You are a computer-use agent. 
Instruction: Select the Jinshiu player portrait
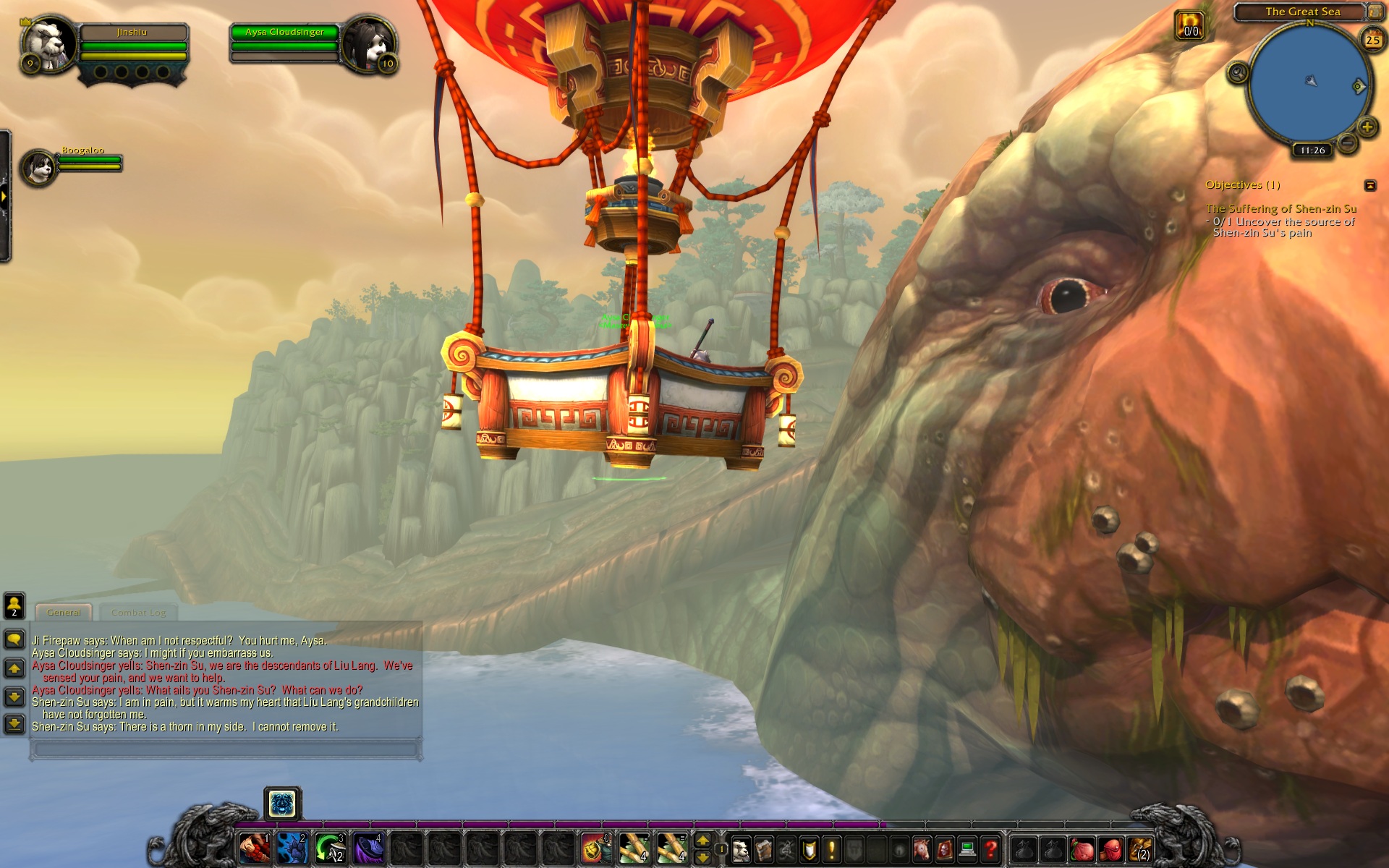pos(49,43)
